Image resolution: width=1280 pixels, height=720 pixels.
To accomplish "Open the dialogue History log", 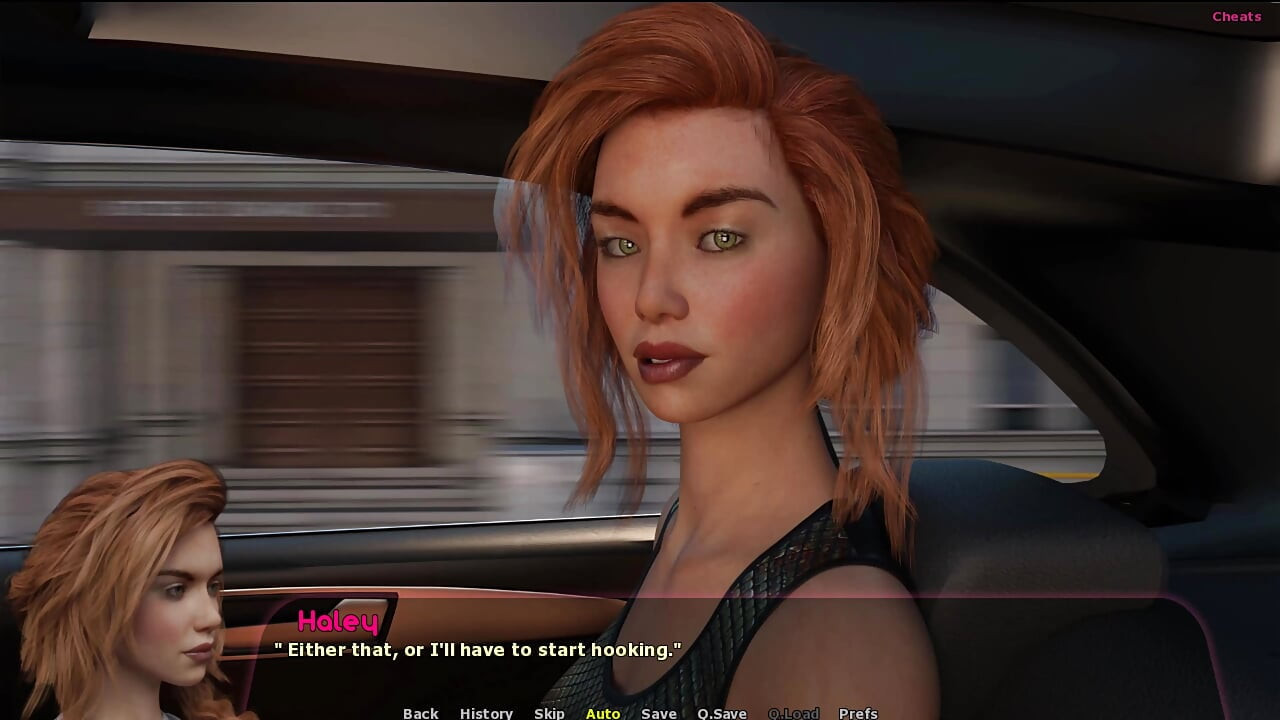I will click(486, 713).
